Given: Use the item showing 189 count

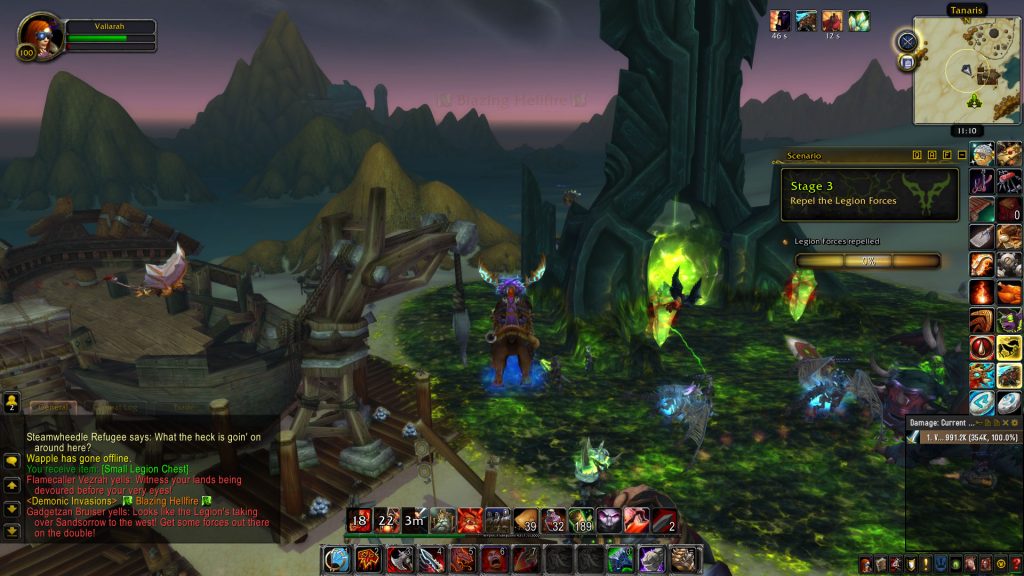Looking at the screenshot, I should [x=581, y=520].
